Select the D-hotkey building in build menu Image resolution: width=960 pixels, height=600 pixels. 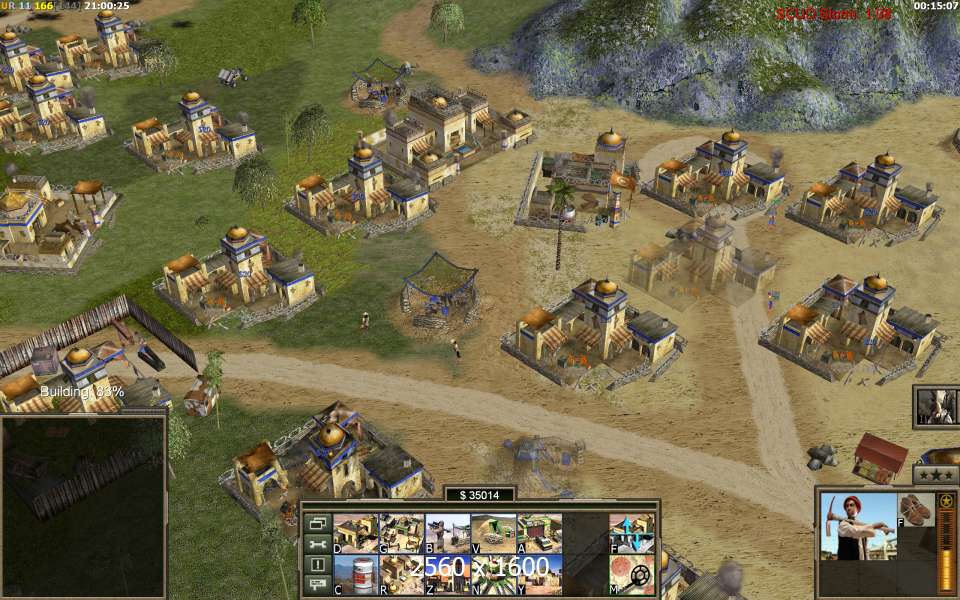click(355, 533)
